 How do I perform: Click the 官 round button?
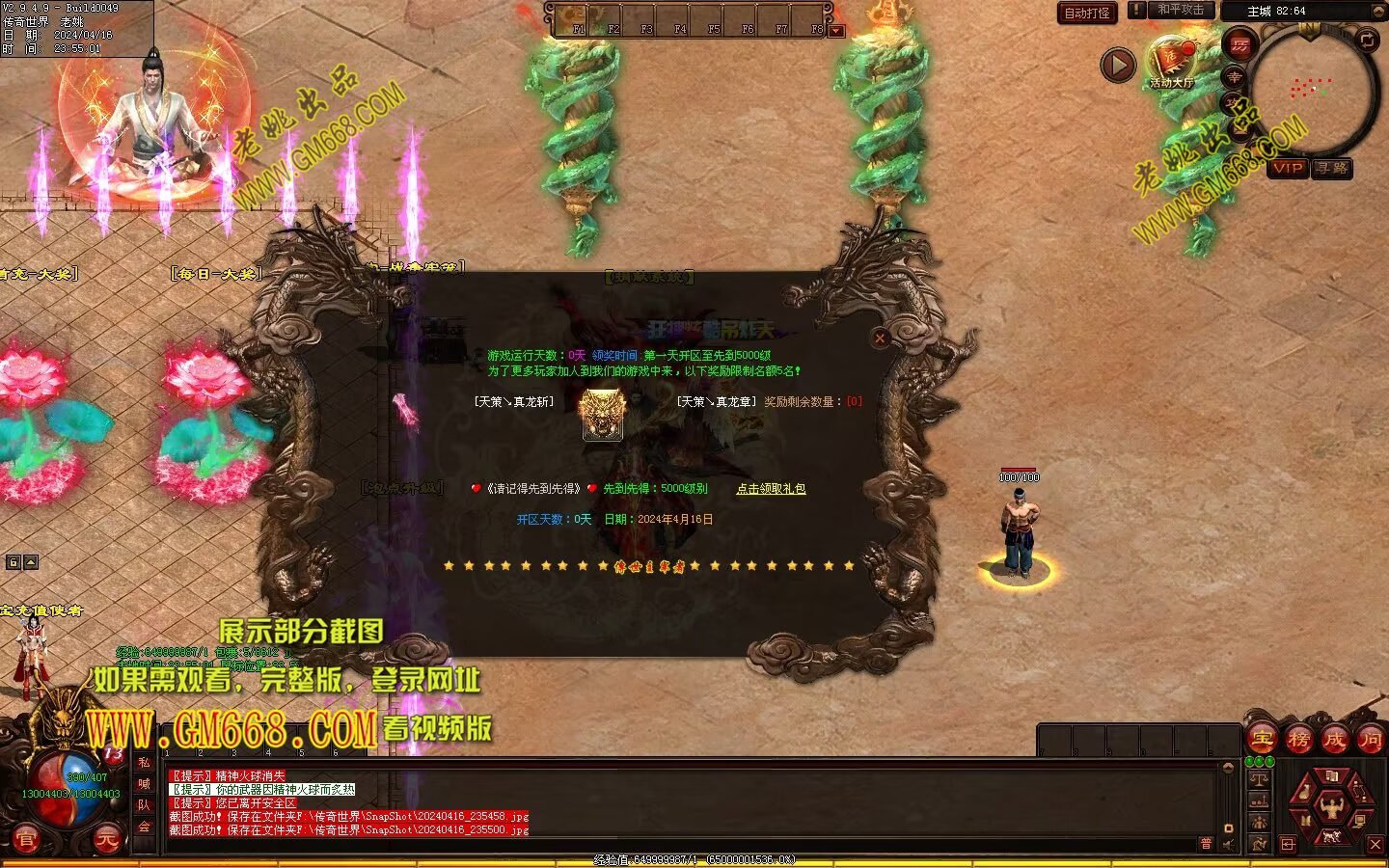25,841
